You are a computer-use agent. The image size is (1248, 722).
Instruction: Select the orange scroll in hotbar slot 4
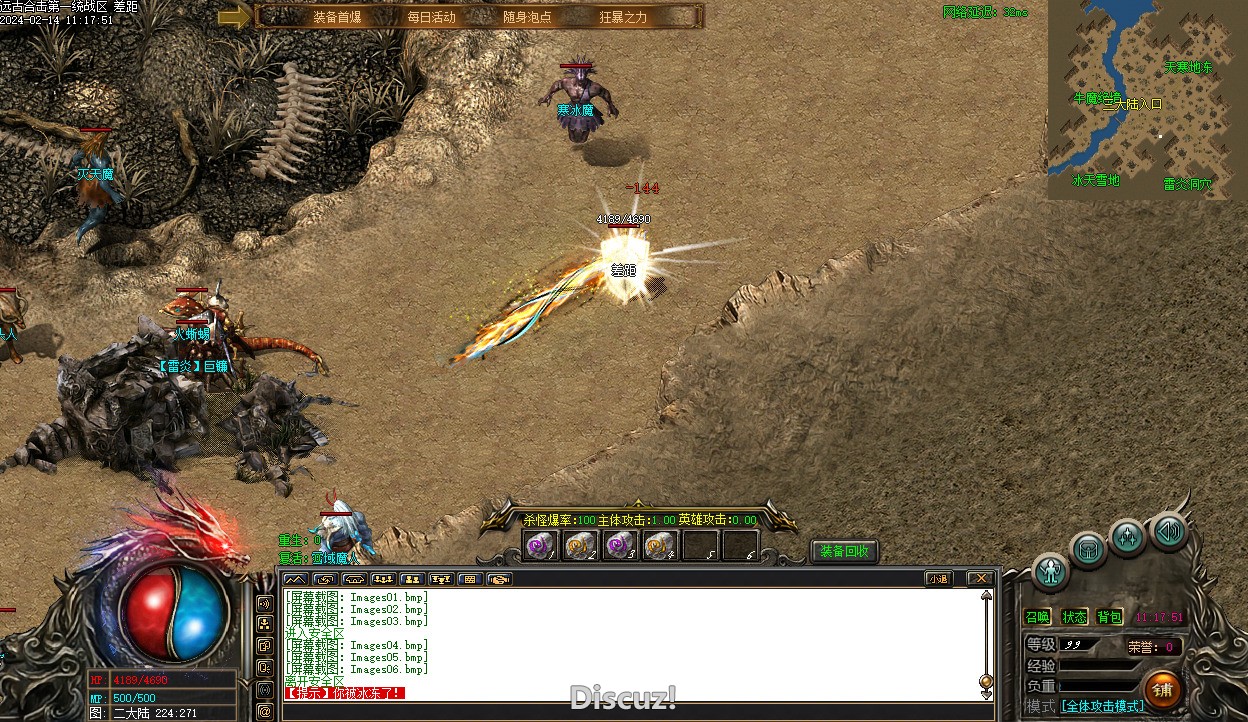[x=660, y=545]
